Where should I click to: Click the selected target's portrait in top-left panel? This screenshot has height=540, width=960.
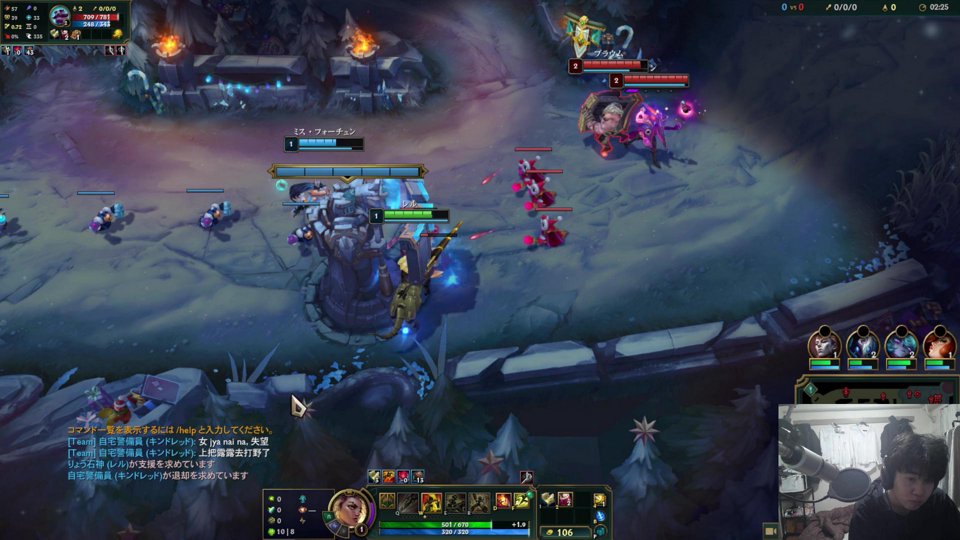click(x=60, y=19)
